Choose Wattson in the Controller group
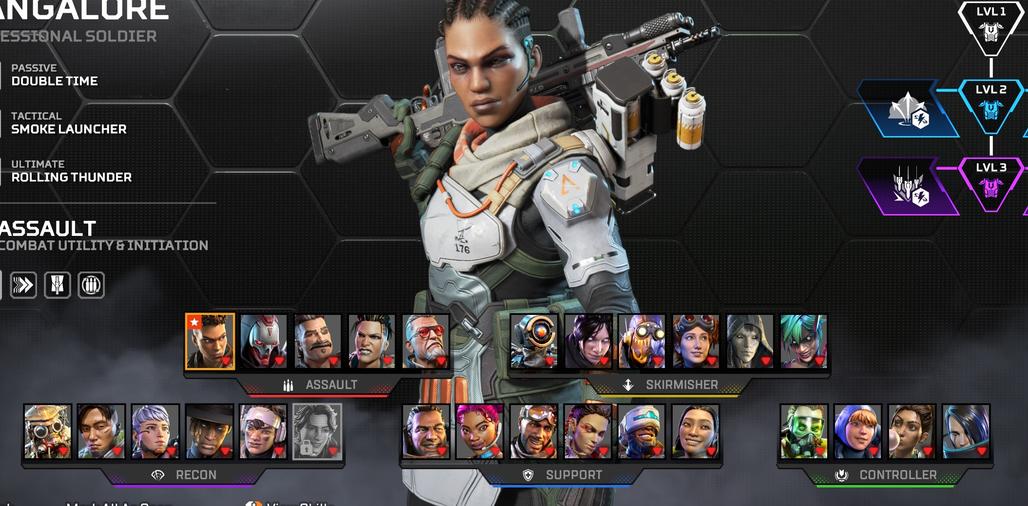The image size is (1028, 506). click(x=858, y=431)
